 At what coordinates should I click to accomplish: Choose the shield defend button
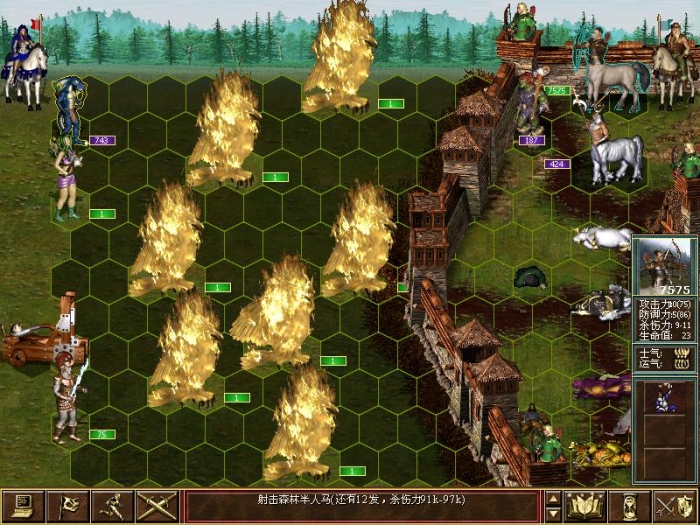(675, 506)
